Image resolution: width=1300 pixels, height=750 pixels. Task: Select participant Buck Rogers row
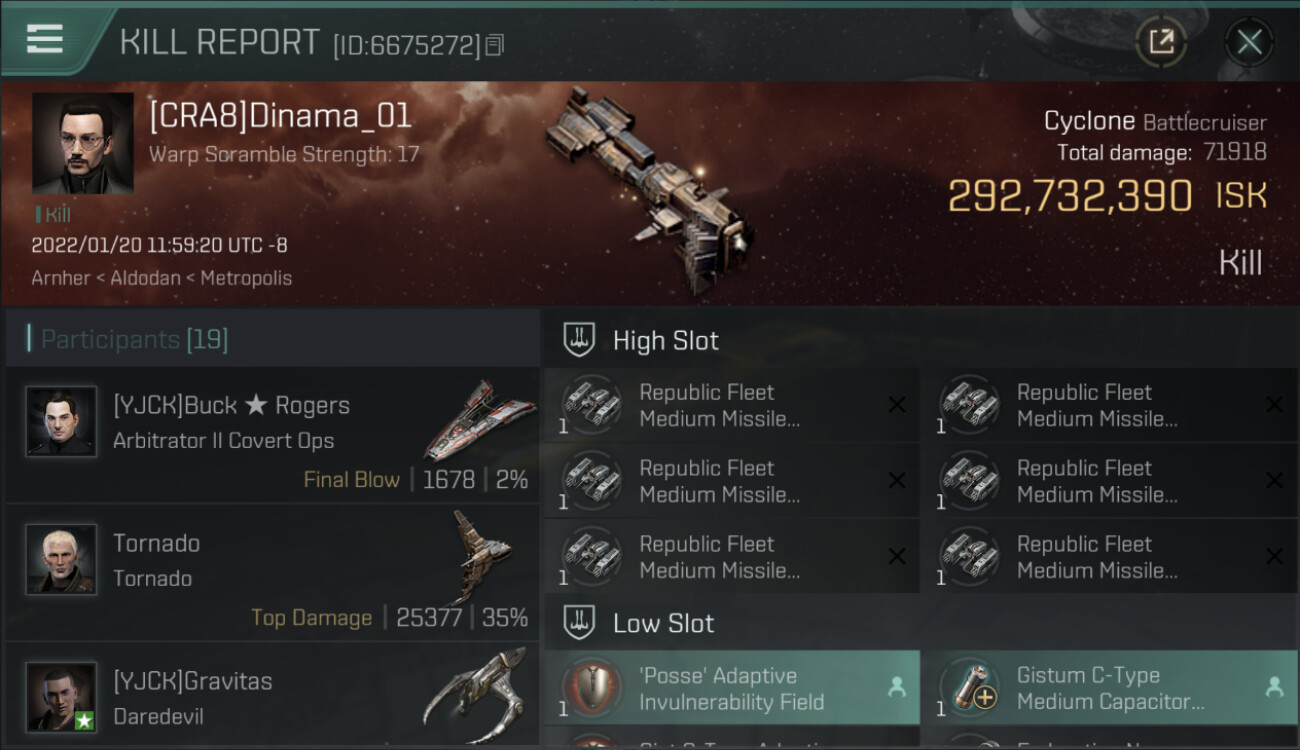tap(272, 435)
